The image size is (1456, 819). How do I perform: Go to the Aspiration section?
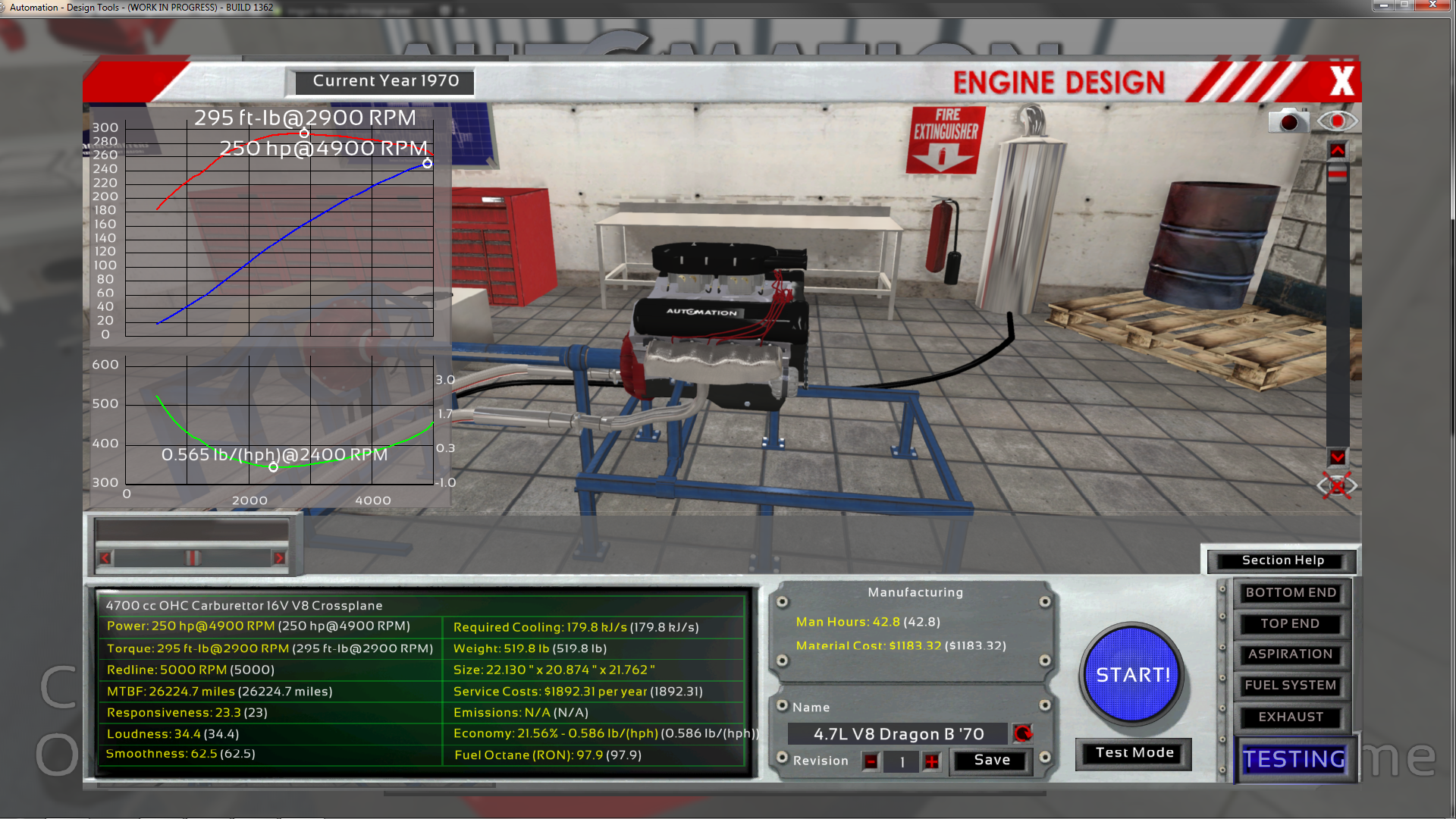1290,654
